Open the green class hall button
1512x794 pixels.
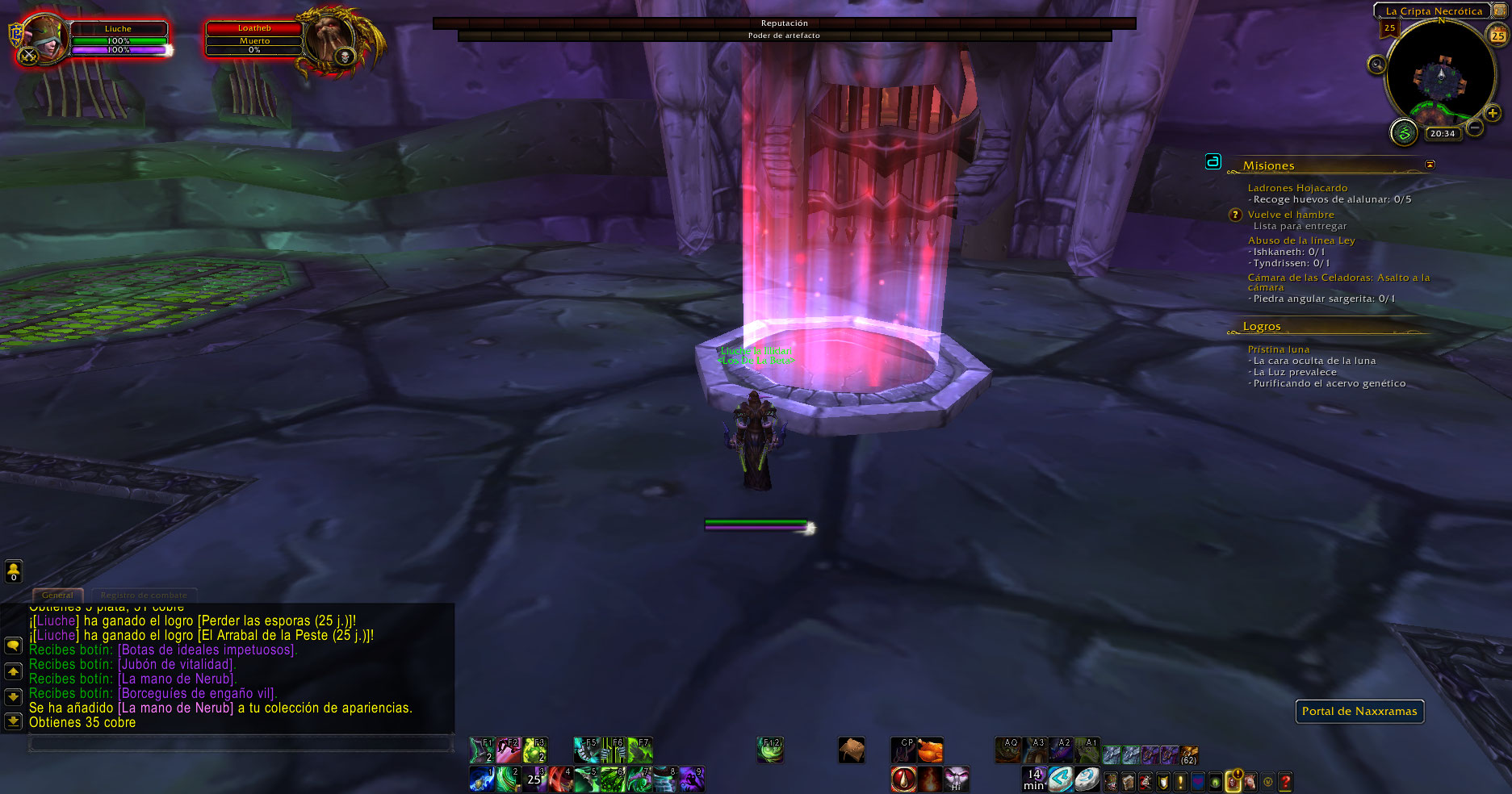pyautogui.click(x=1404, y=132)
